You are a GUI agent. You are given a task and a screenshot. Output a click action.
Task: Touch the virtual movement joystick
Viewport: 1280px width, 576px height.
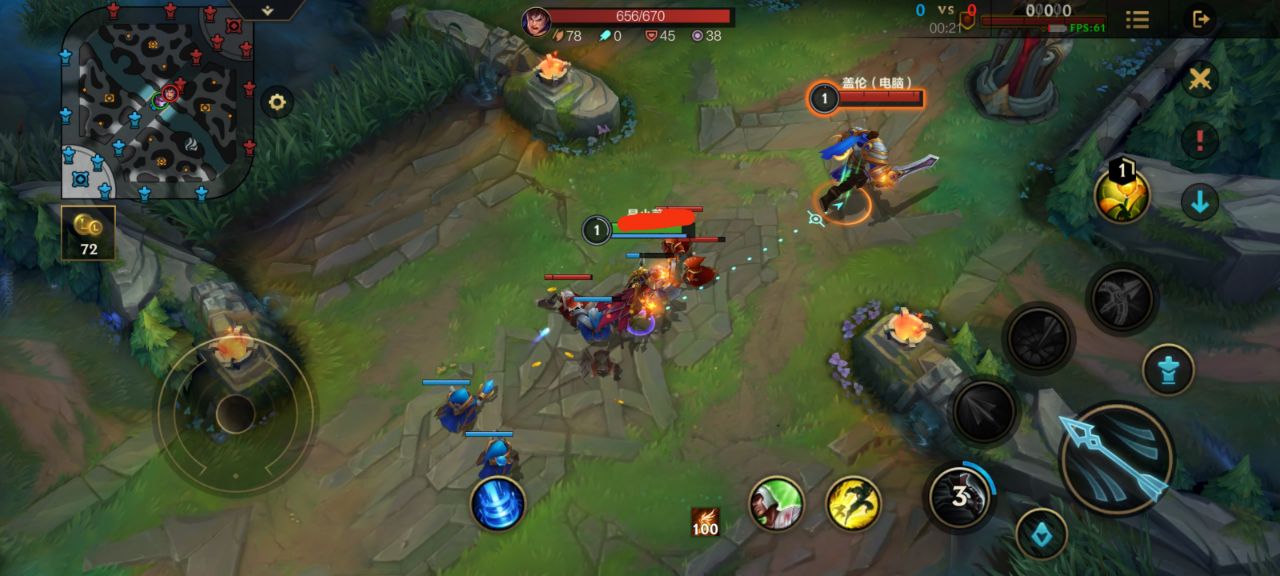pos(236,414)
